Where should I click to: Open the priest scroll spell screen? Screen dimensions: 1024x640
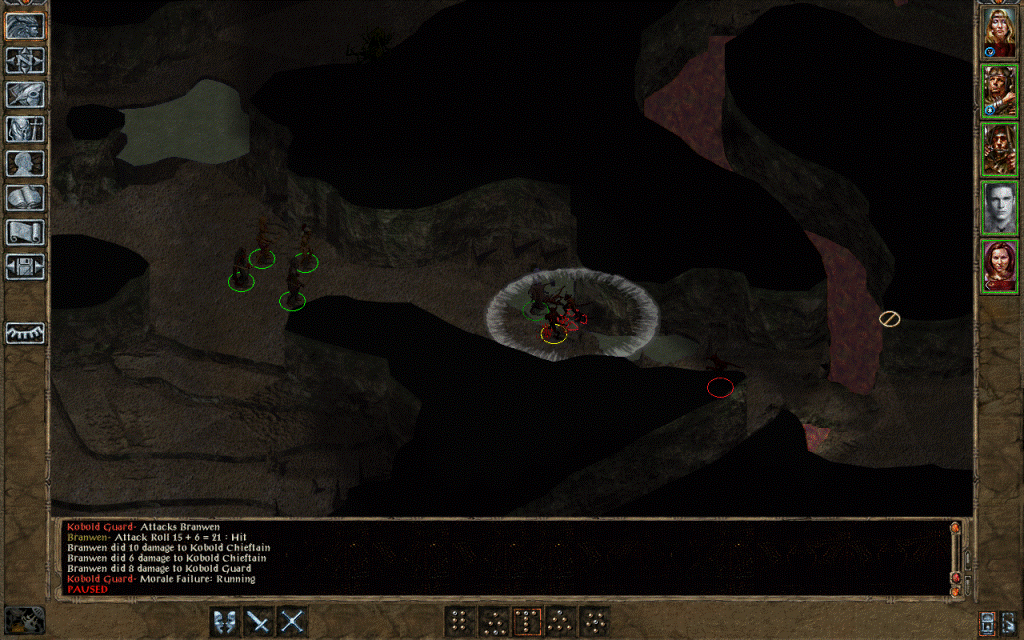(24, 232)
